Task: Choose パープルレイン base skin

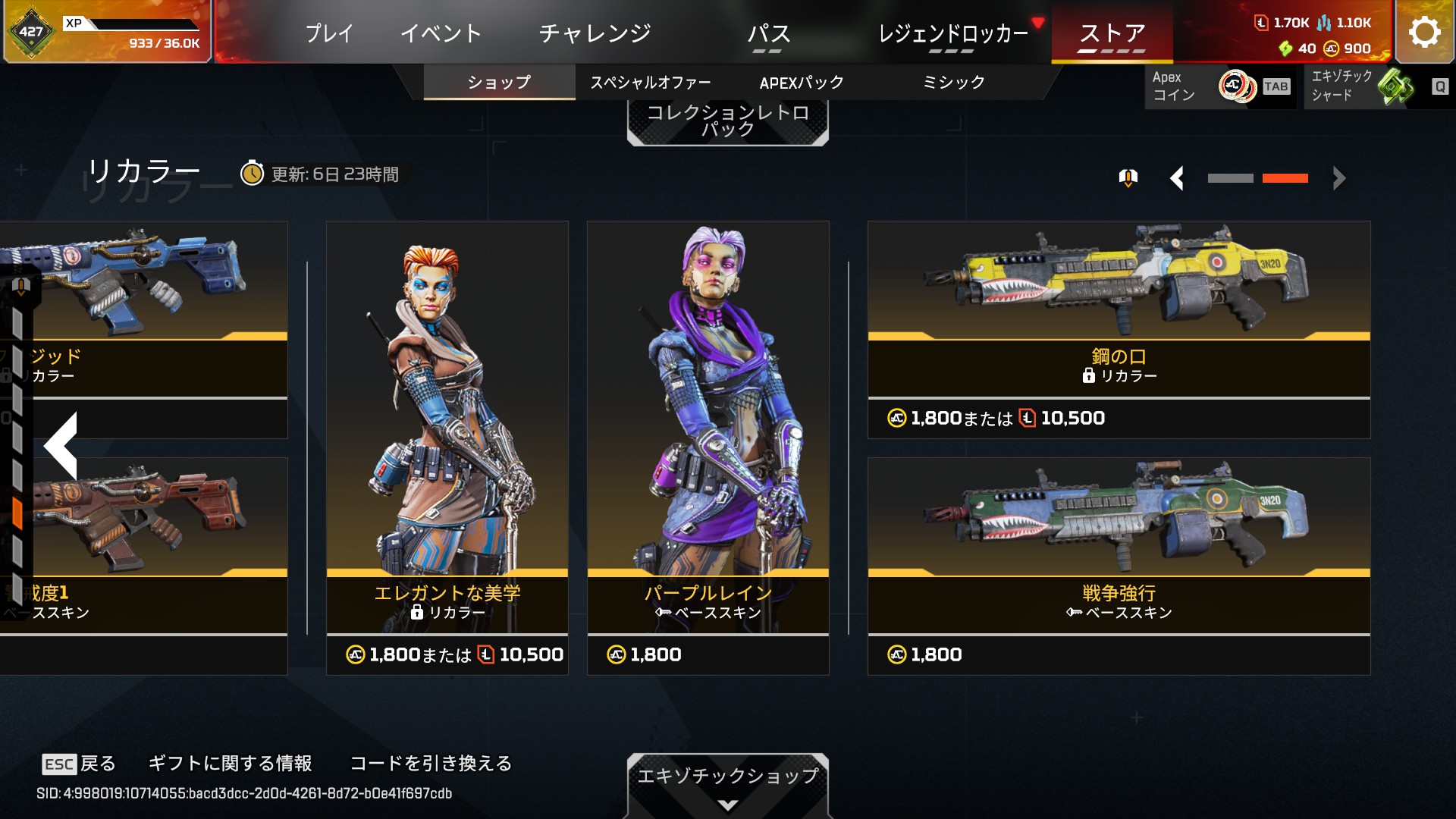Action: click(x=708, y=447)
